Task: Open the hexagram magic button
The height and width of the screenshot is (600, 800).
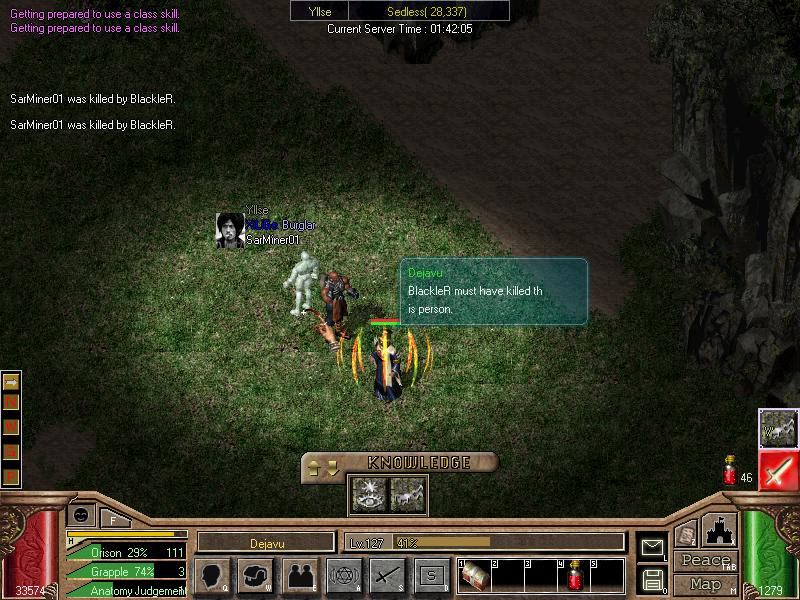Action: coord(344,576)
